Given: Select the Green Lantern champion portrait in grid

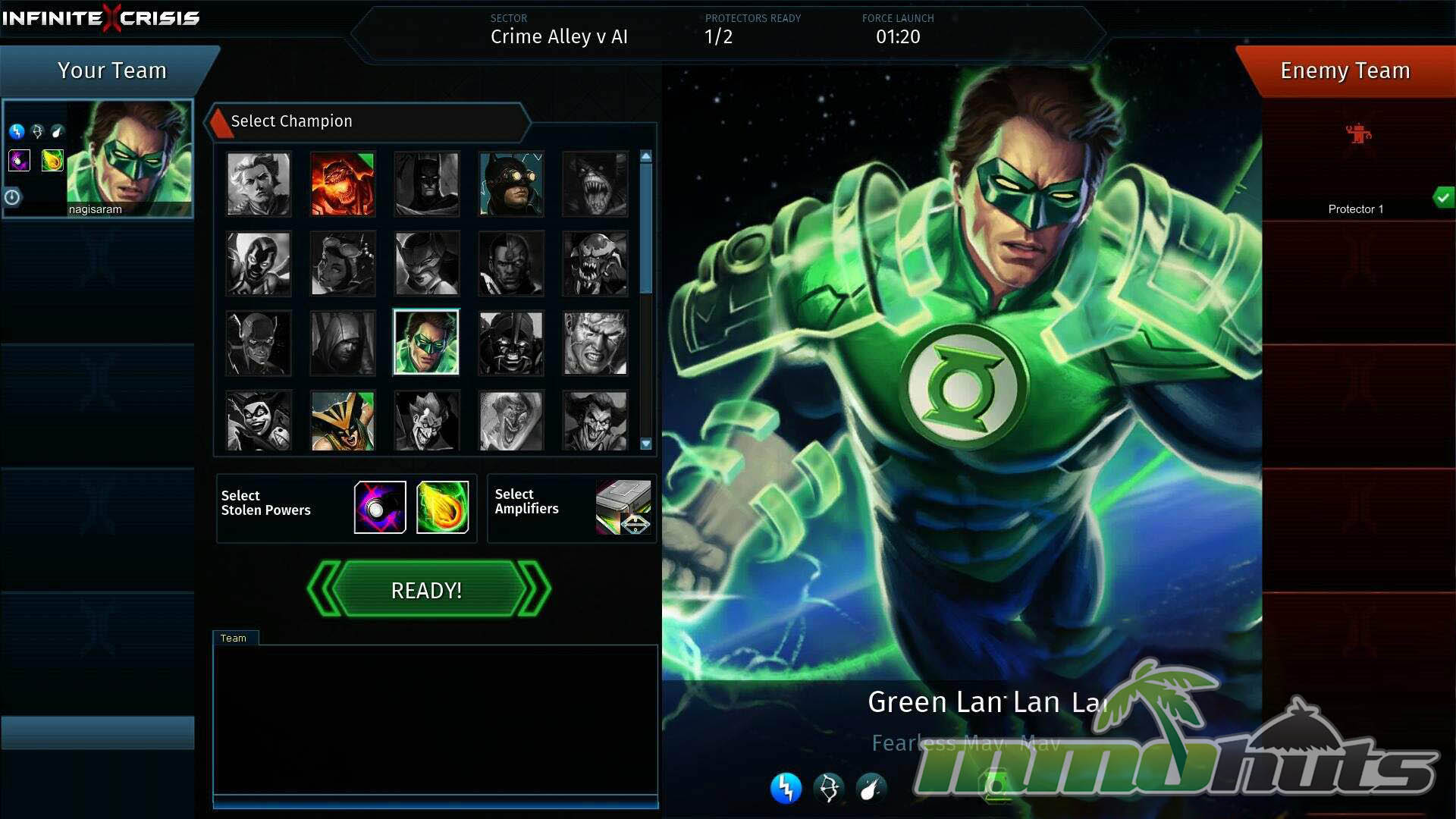Looking at the screenshot, I should click(x=426, y=342).
